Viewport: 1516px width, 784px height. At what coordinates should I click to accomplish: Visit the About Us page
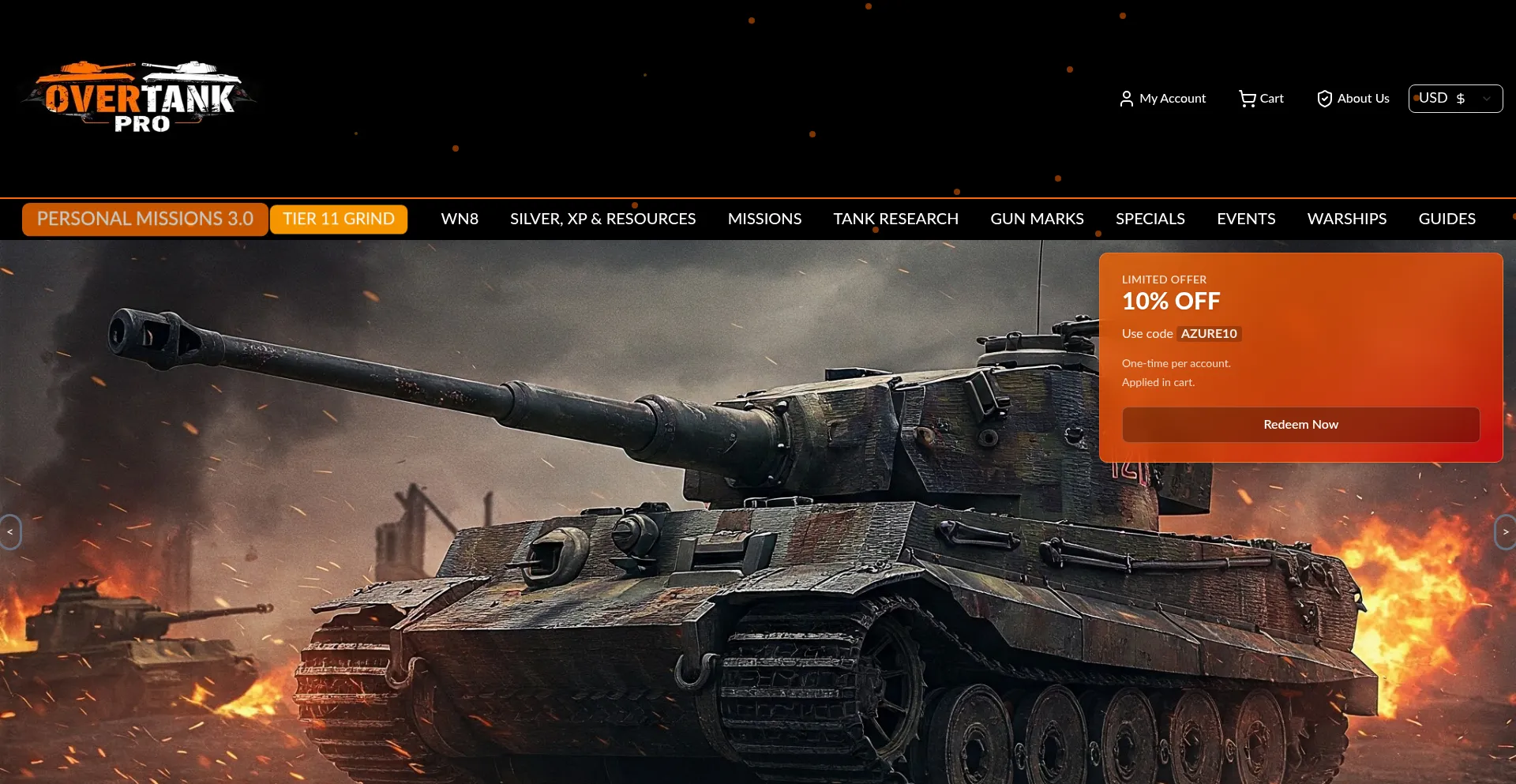(x=1353, y=99)
